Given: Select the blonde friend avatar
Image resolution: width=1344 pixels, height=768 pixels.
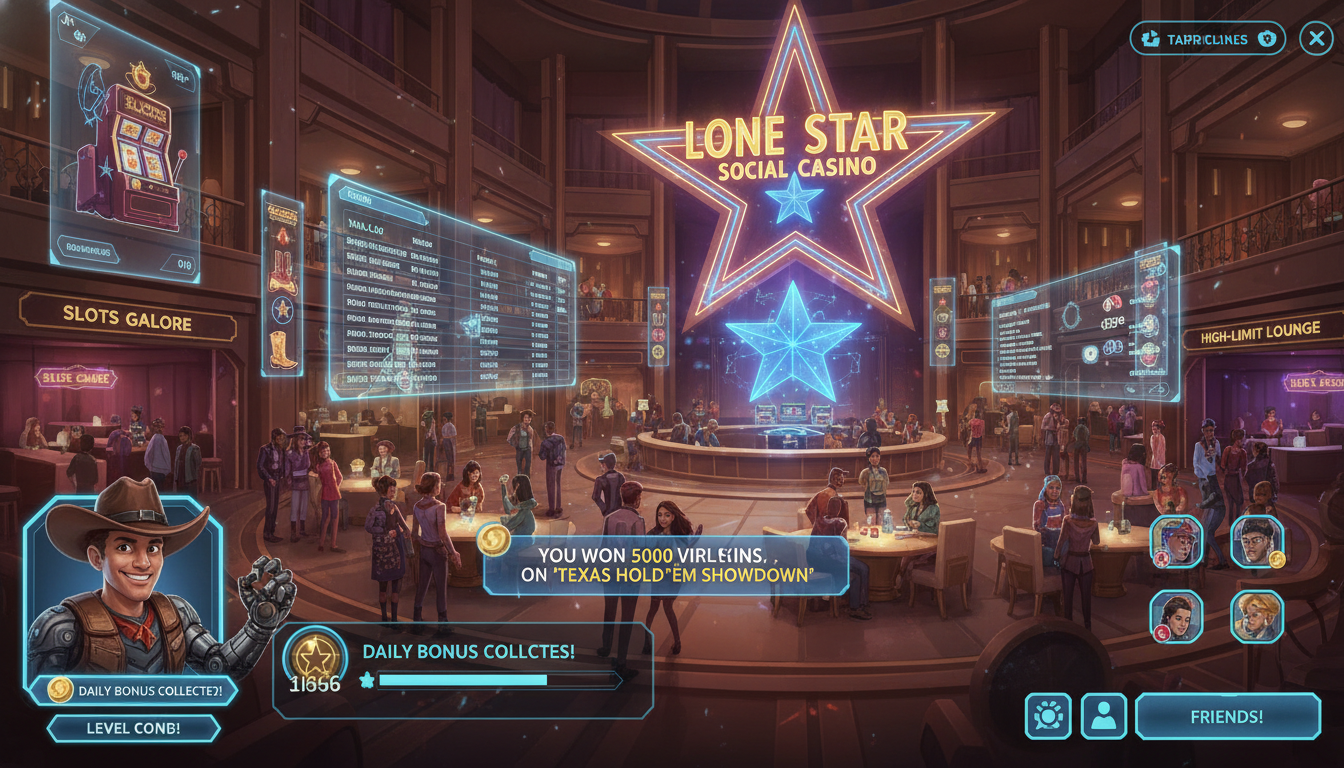Looking at the screenshot, I should point(1256,615).
